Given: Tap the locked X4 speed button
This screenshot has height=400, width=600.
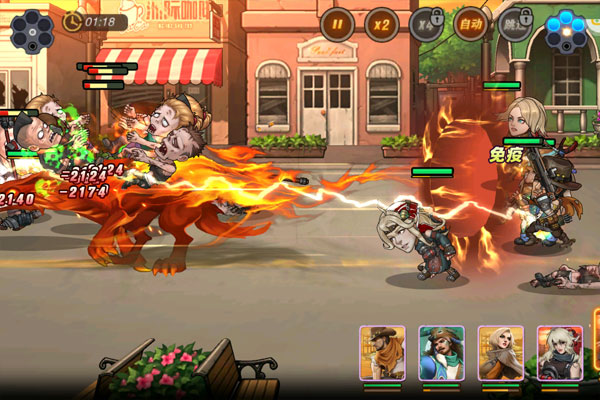Looking at the screenshot, I should point(425,23).
